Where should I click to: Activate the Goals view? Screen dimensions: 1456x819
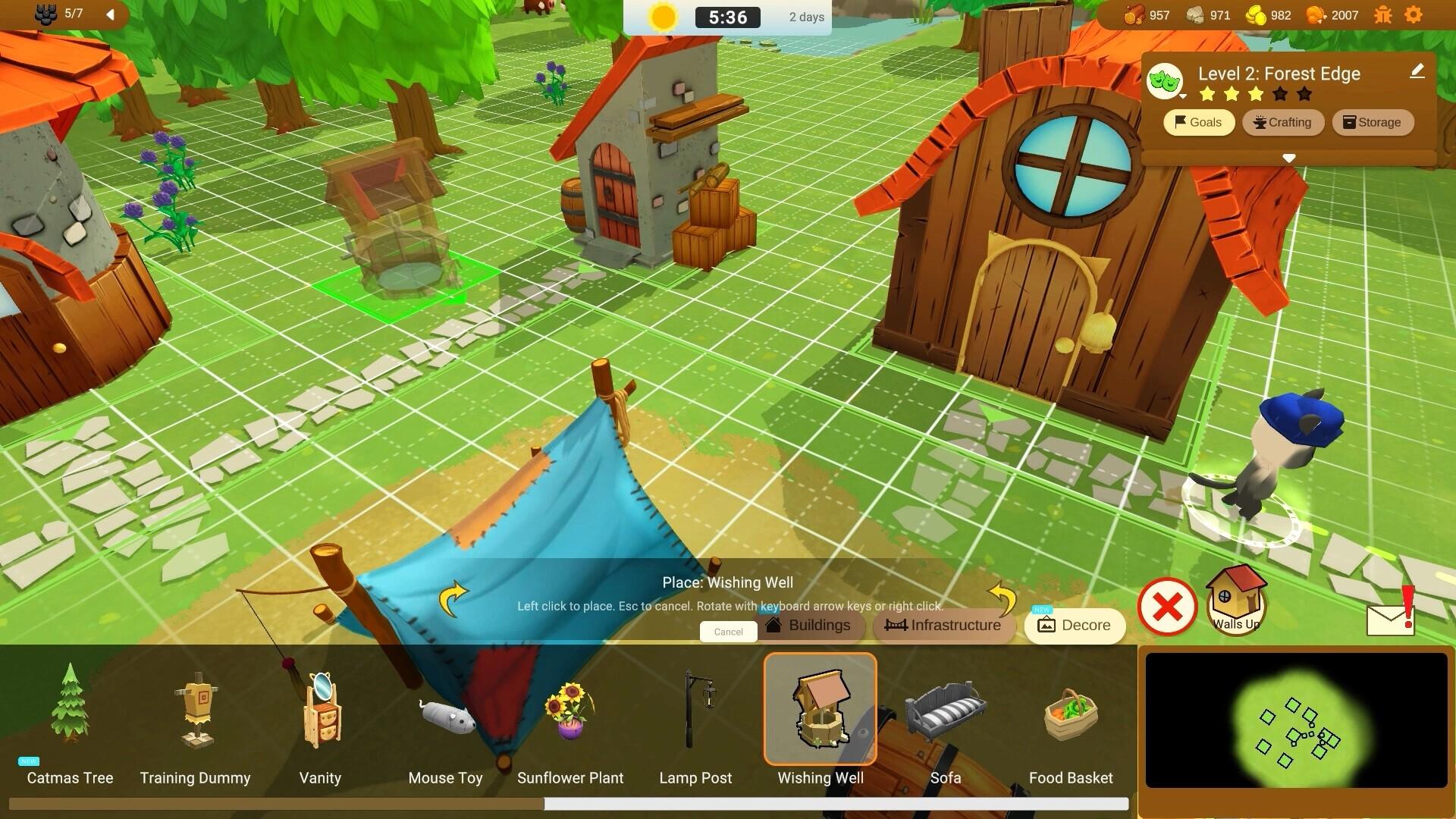coord(1198,122)
